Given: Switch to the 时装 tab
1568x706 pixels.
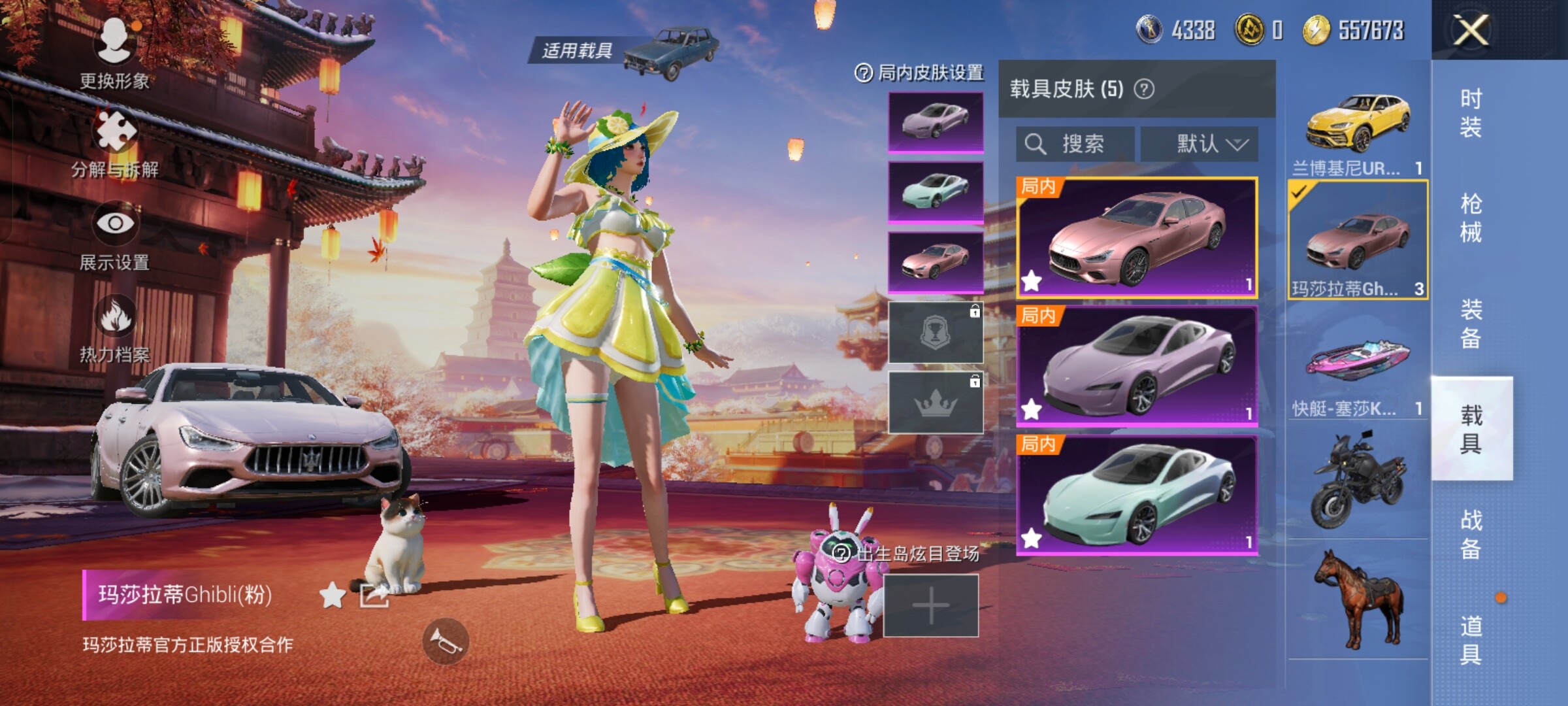Looking at the screenshot, I should point(1471,112).
